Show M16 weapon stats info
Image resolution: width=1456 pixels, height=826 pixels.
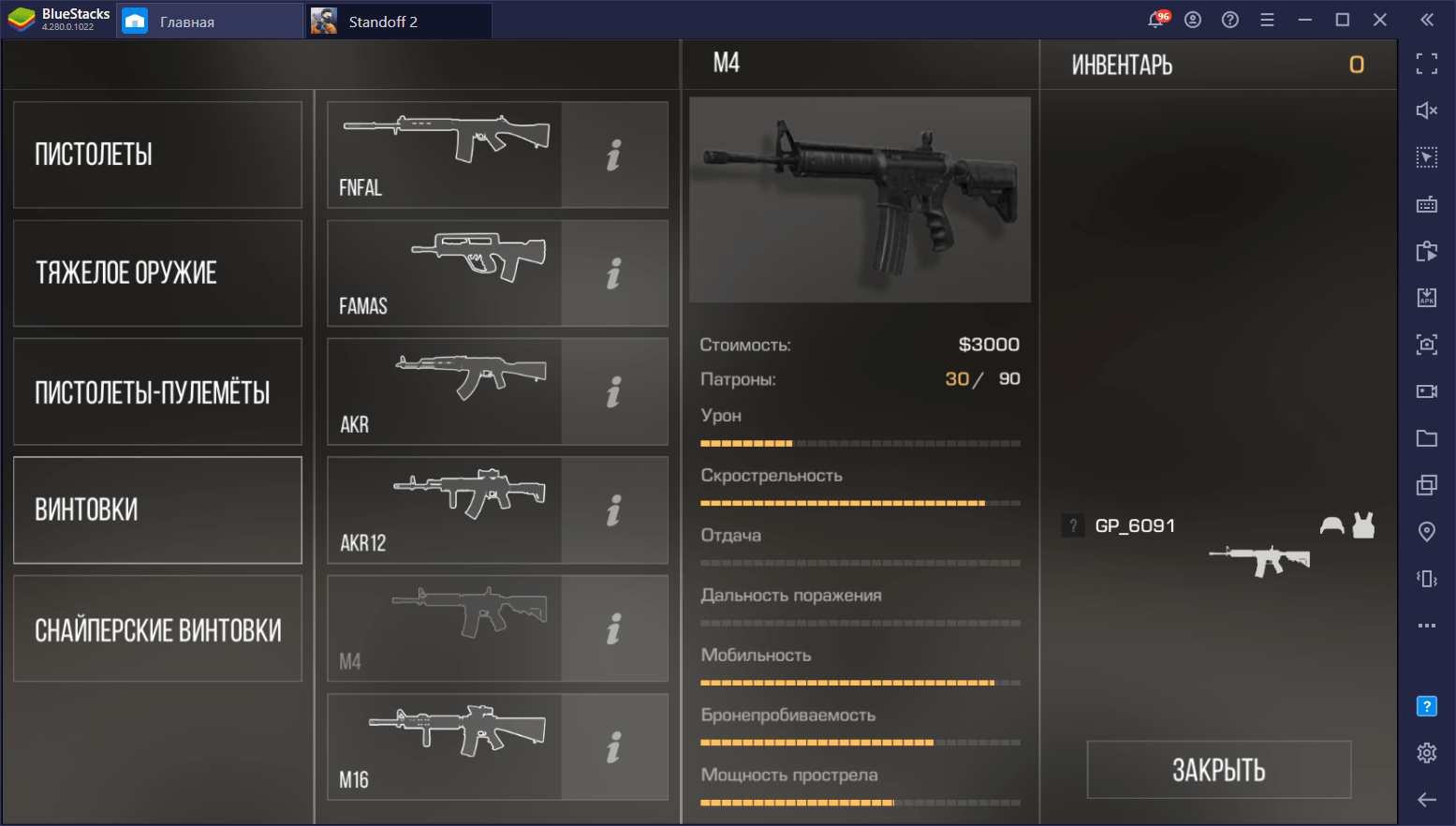pos(614,747)
